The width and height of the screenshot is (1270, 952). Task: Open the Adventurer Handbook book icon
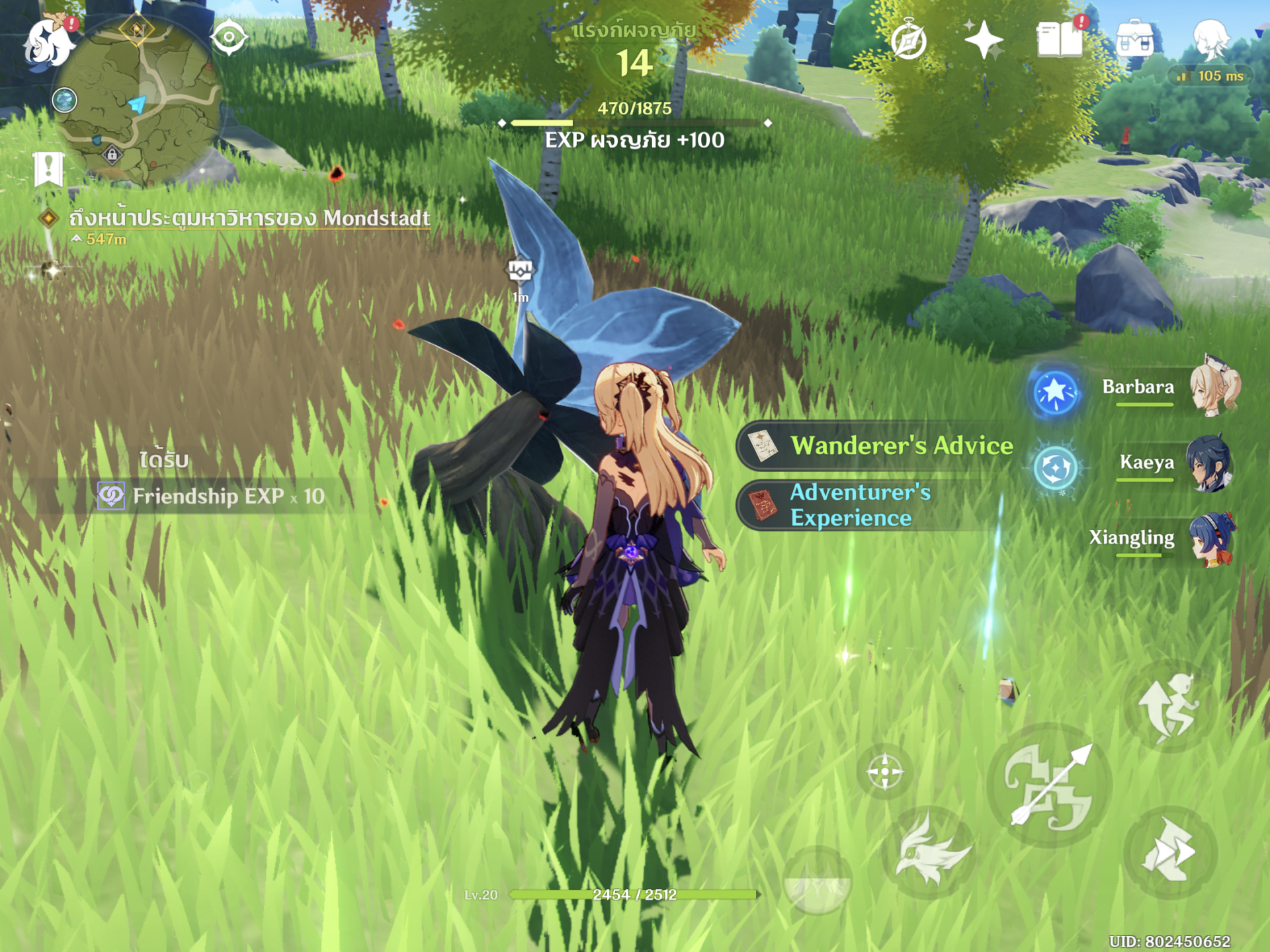tap(1060, 40)
